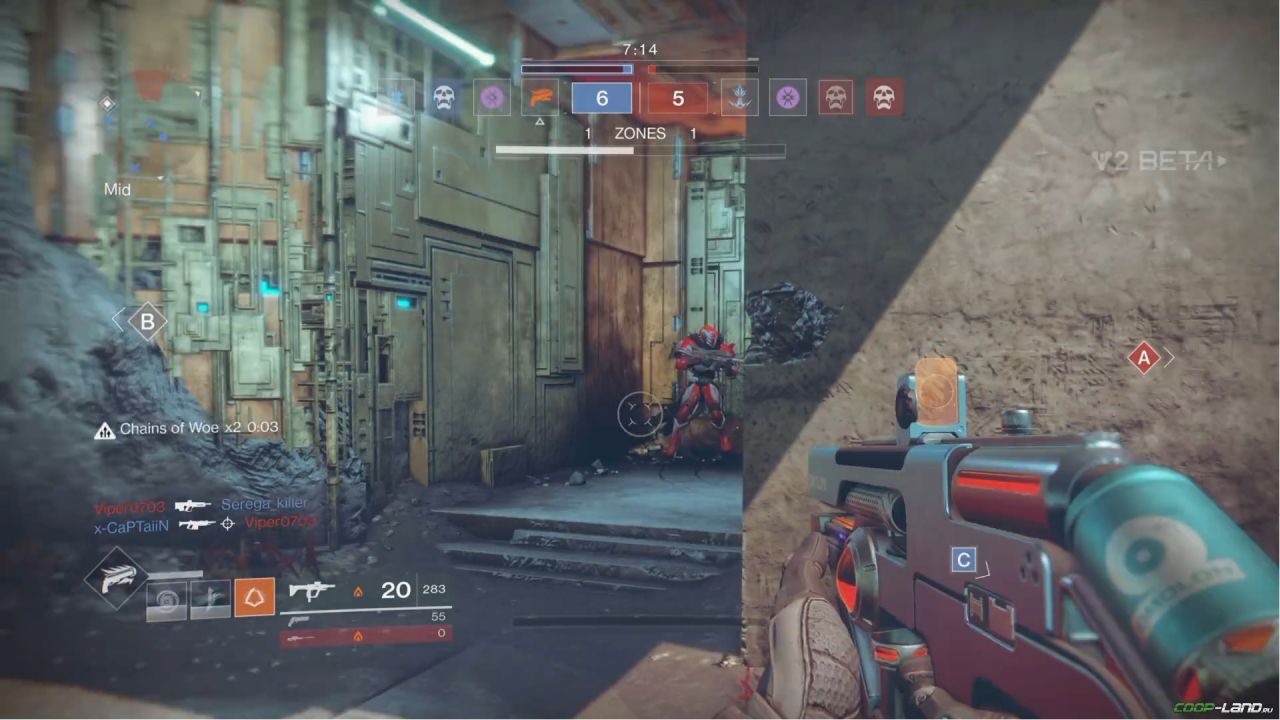This screenshot has height=720, width=1280.
Task: Activate the grenade ability icon
Action: click(166, 600)
